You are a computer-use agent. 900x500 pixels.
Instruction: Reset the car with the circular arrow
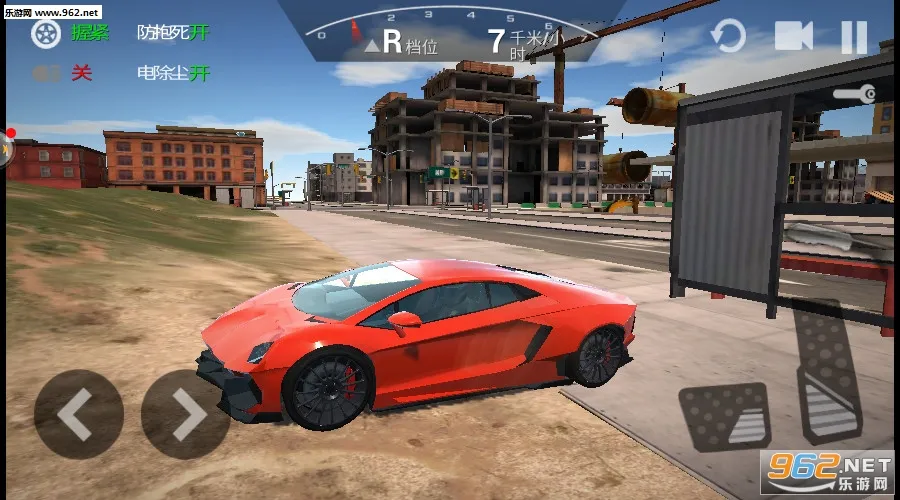728,37
